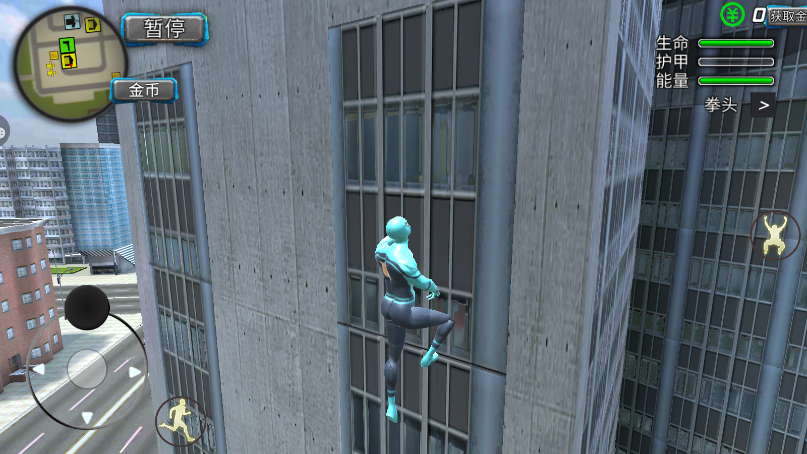Open the 金币 coins button
The height and width of the screenshot is (454, 807).
click(x=143, y=90)
